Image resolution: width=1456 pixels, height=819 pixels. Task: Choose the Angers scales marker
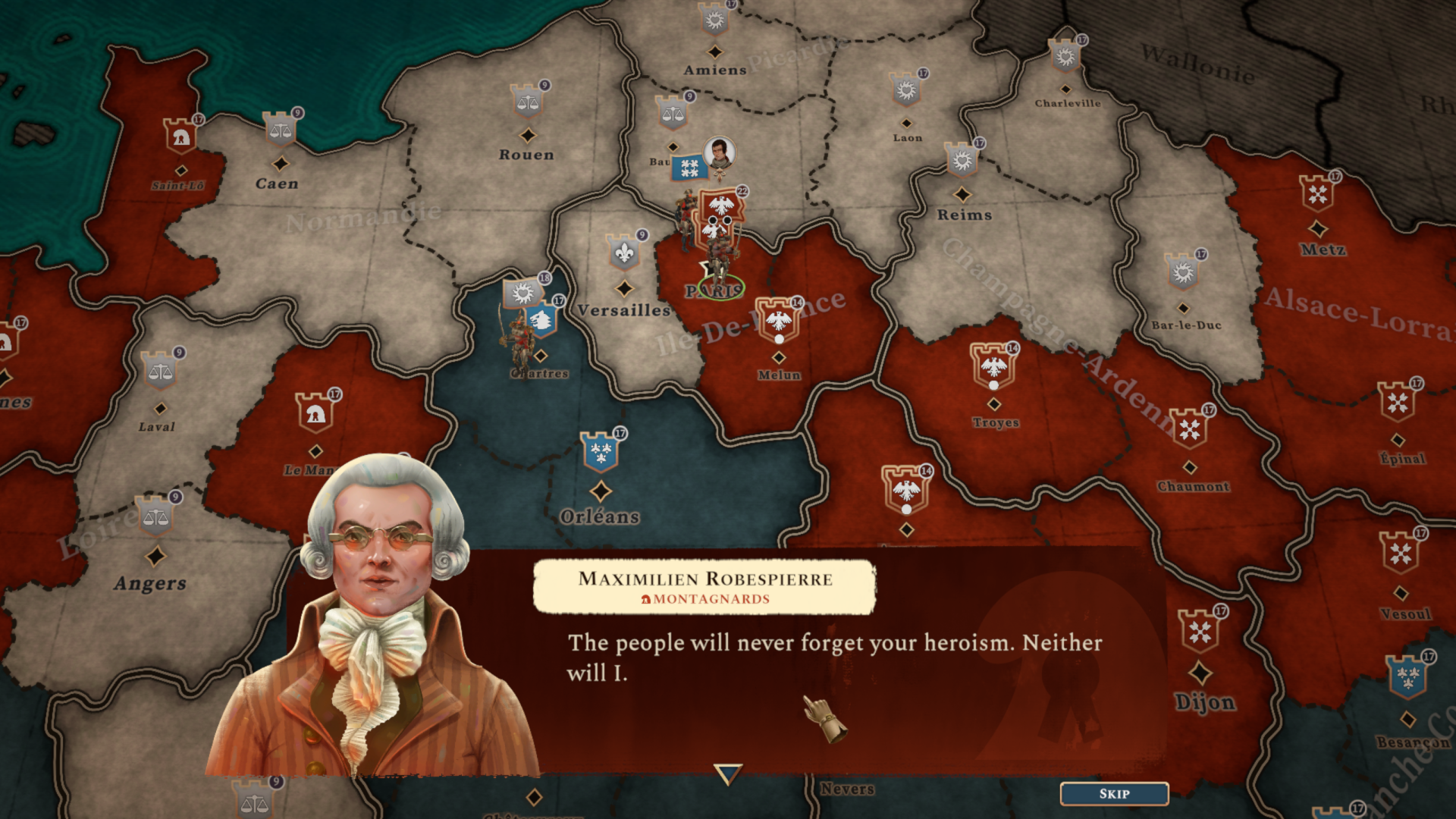tap(155, 517)
